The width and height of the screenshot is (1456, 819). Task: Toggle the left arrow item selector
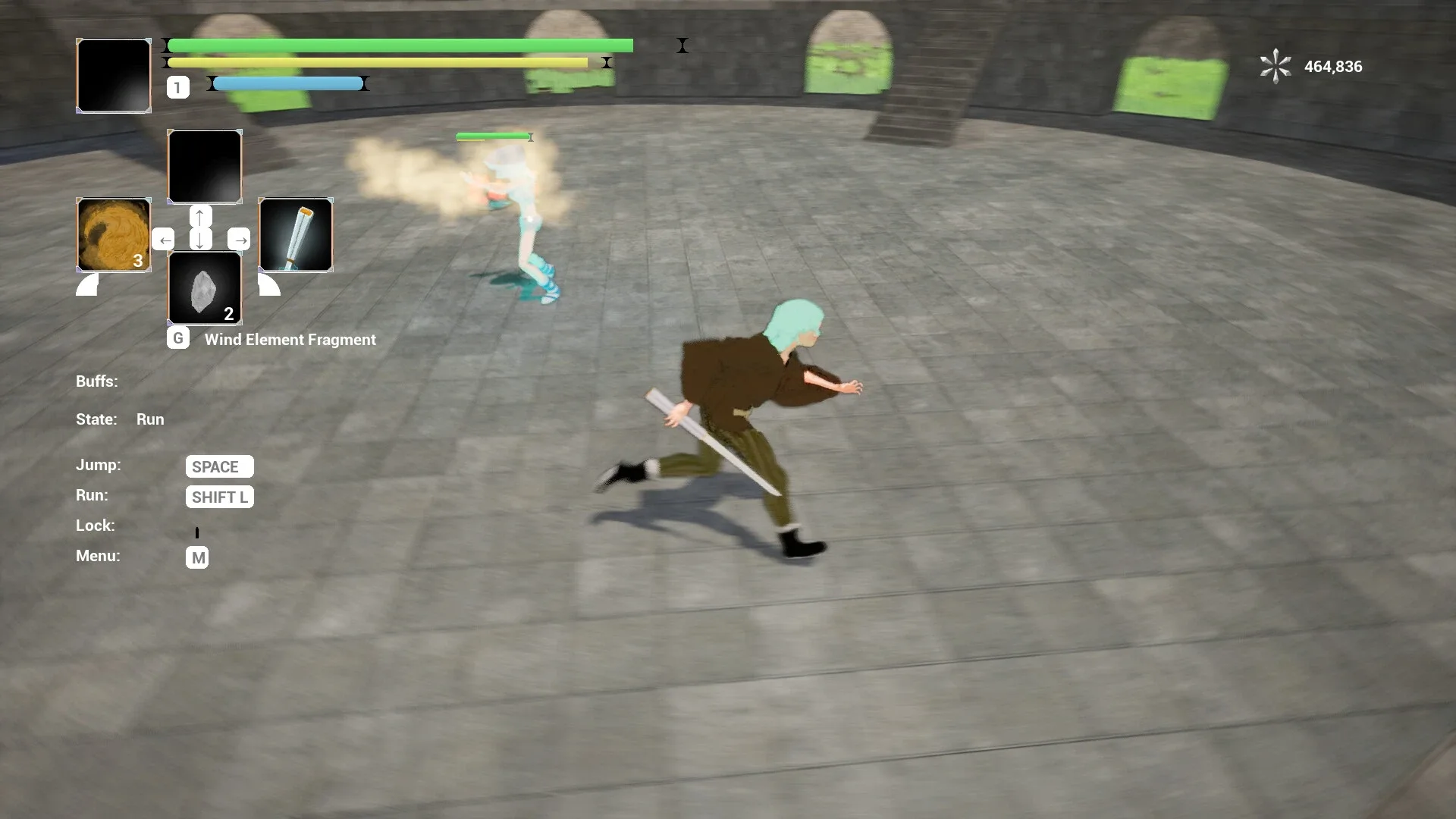pos(165,240)
